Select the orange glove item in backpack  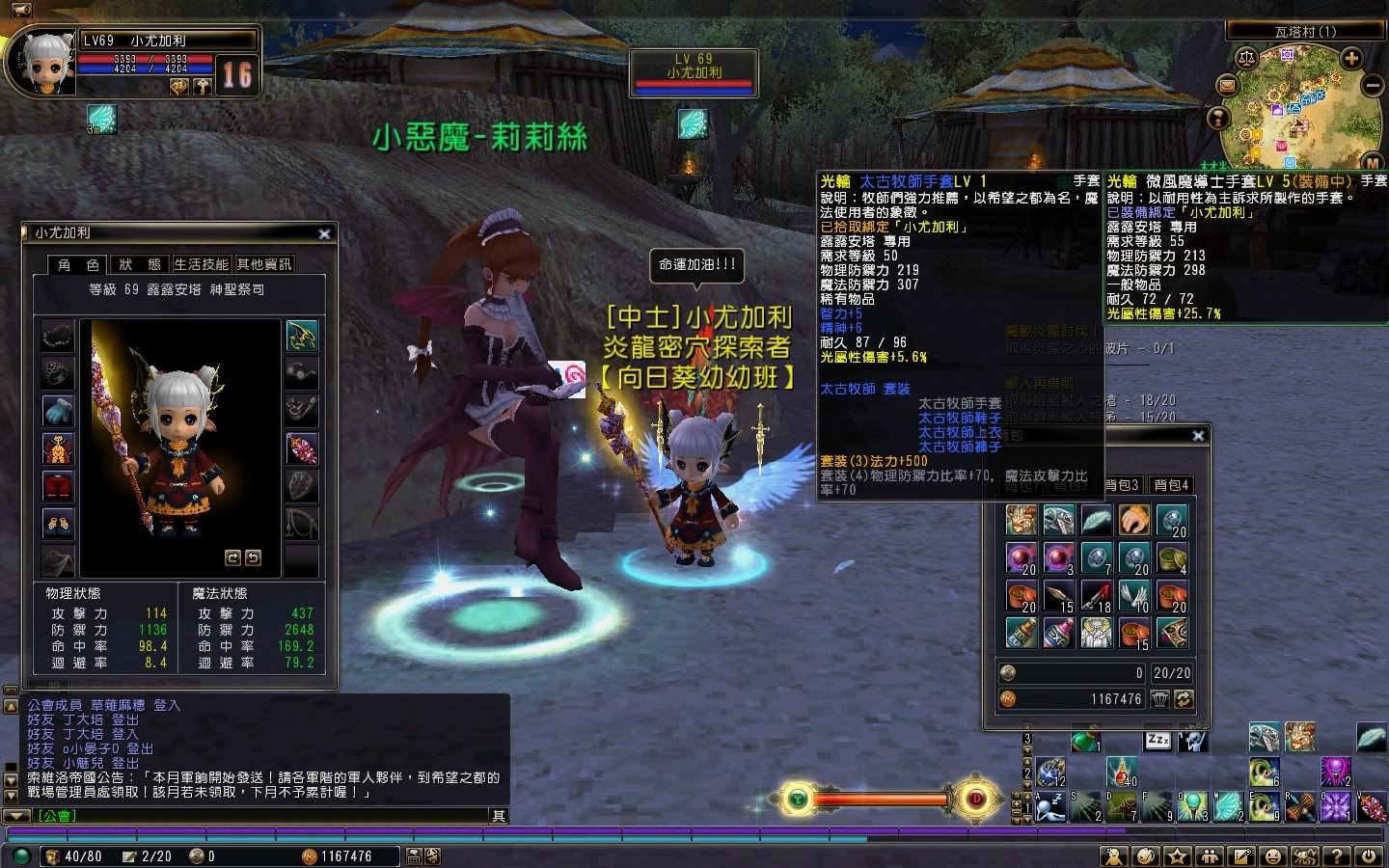(x=1134, y=521)
